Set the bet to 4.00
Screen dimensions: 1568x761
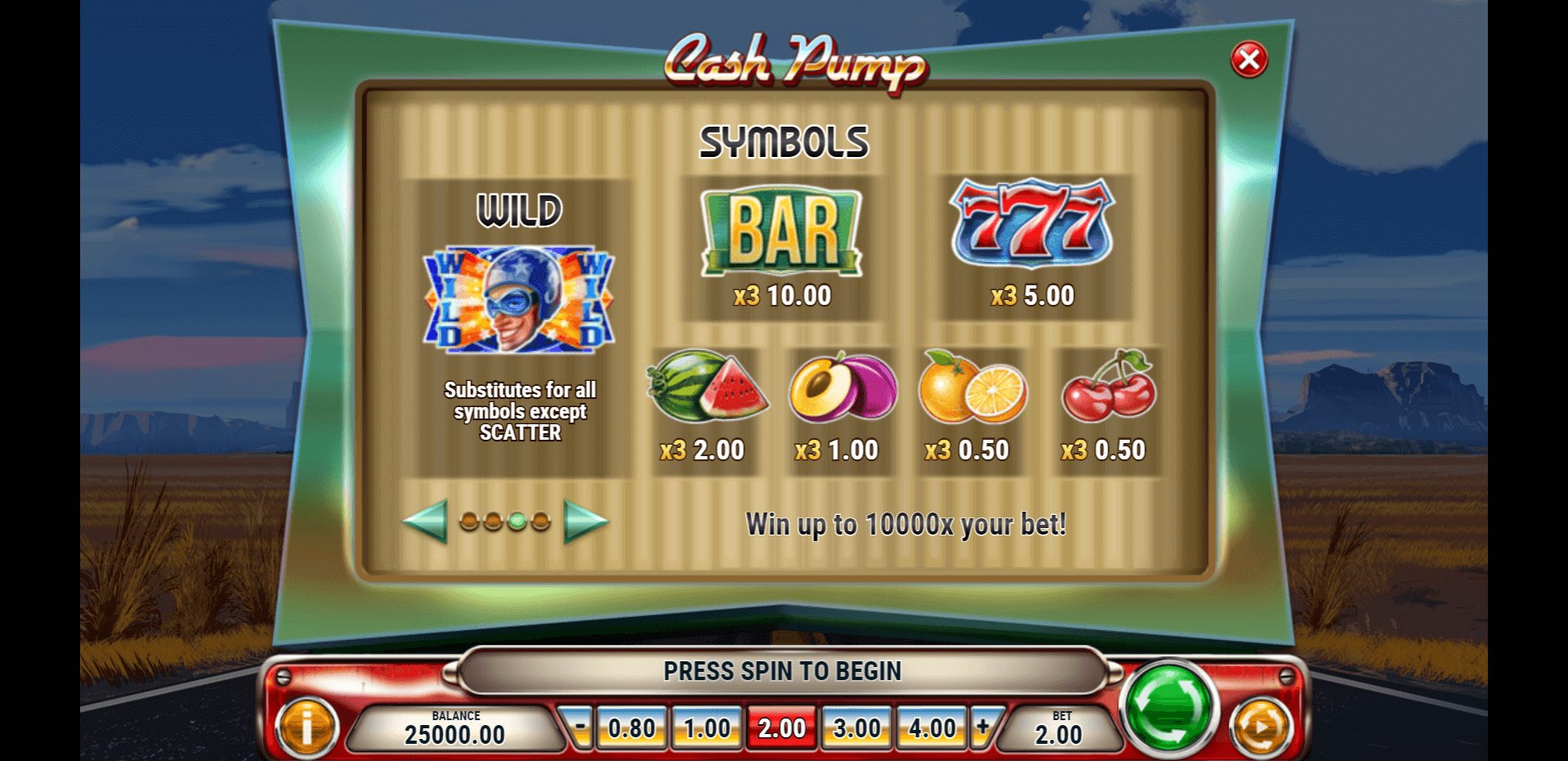(932, 727)
